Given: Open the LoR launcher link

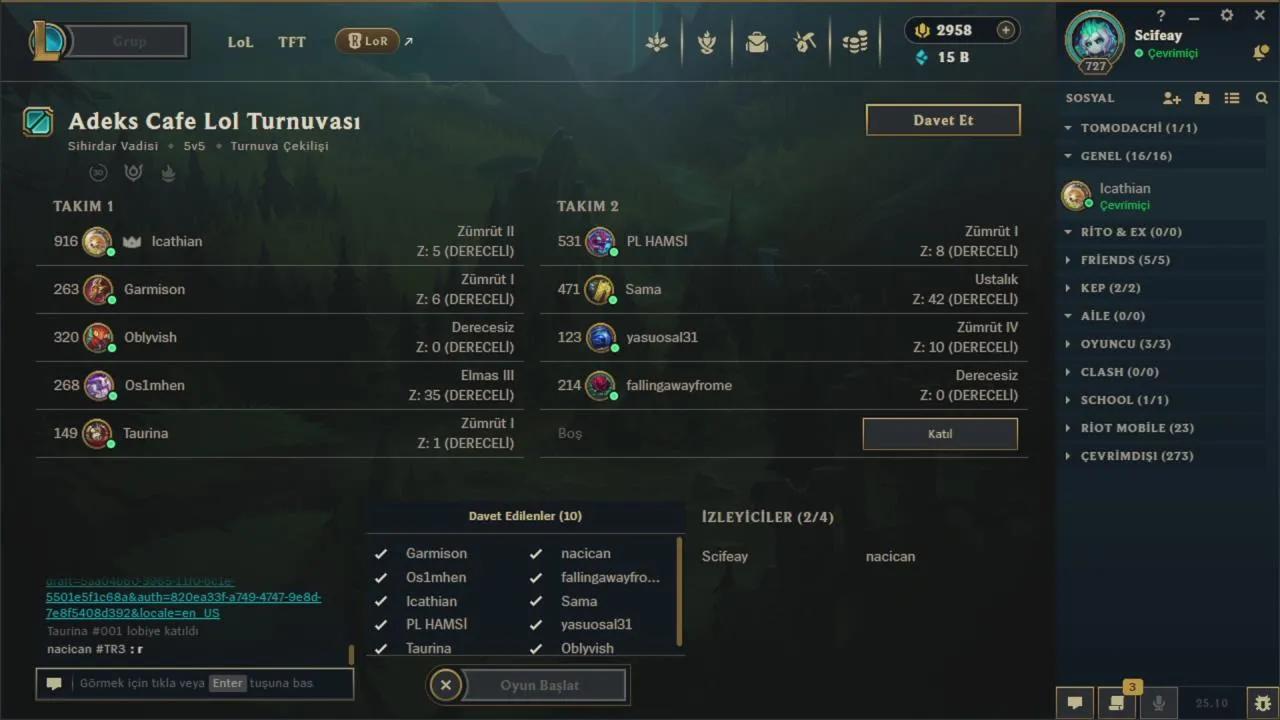Looking at the screenshot, I should [367, 41].
